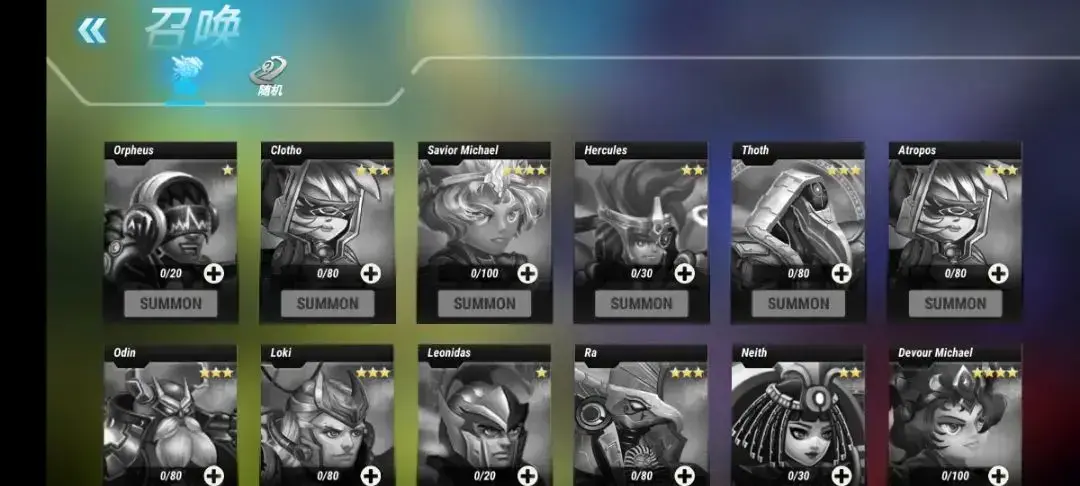Choose SUMMON on the Atropos card

pyautogui.click(x=955, y=303)
